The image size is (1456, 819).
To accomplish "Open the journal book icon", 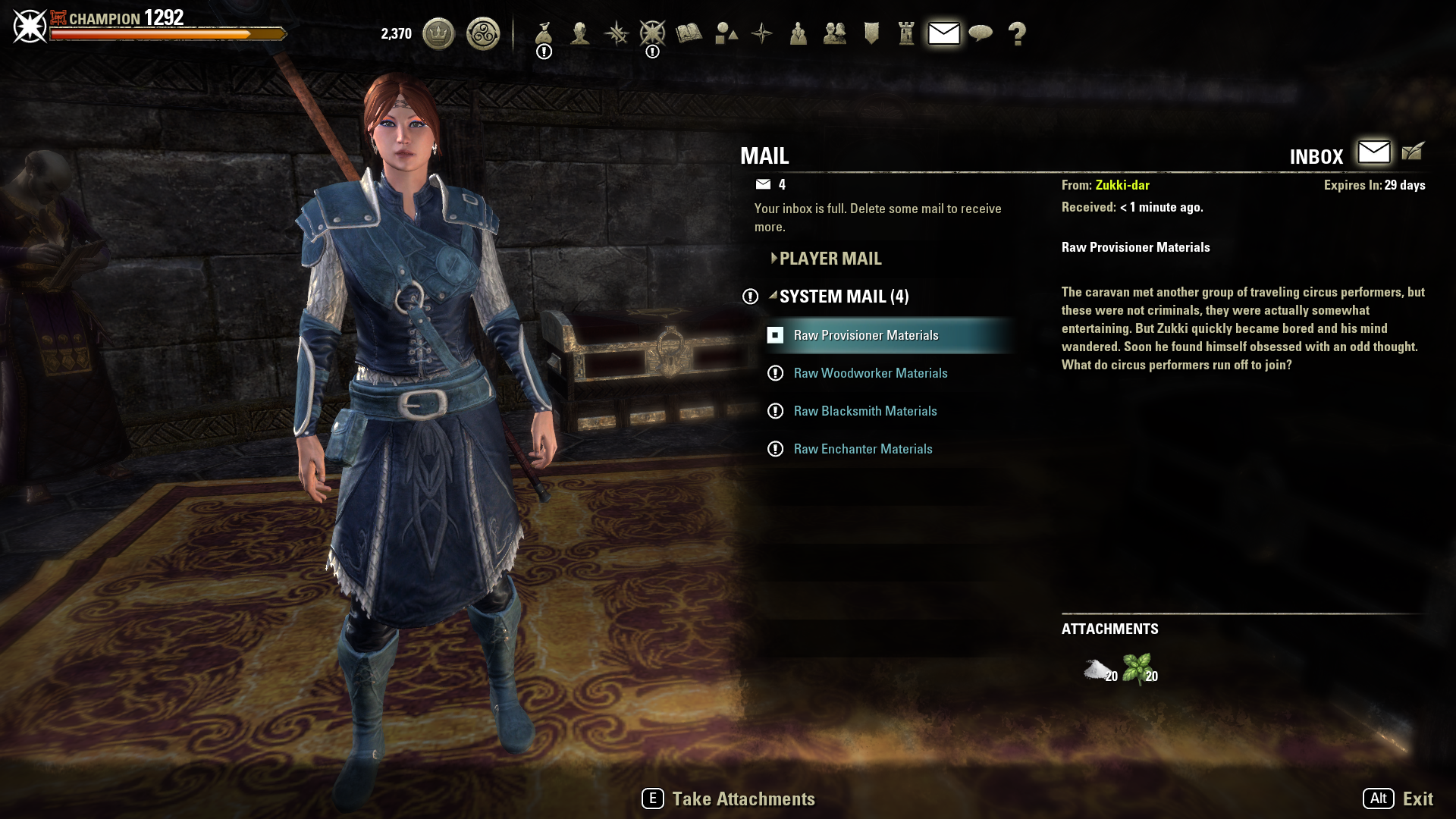I will (x=689, y=33).
